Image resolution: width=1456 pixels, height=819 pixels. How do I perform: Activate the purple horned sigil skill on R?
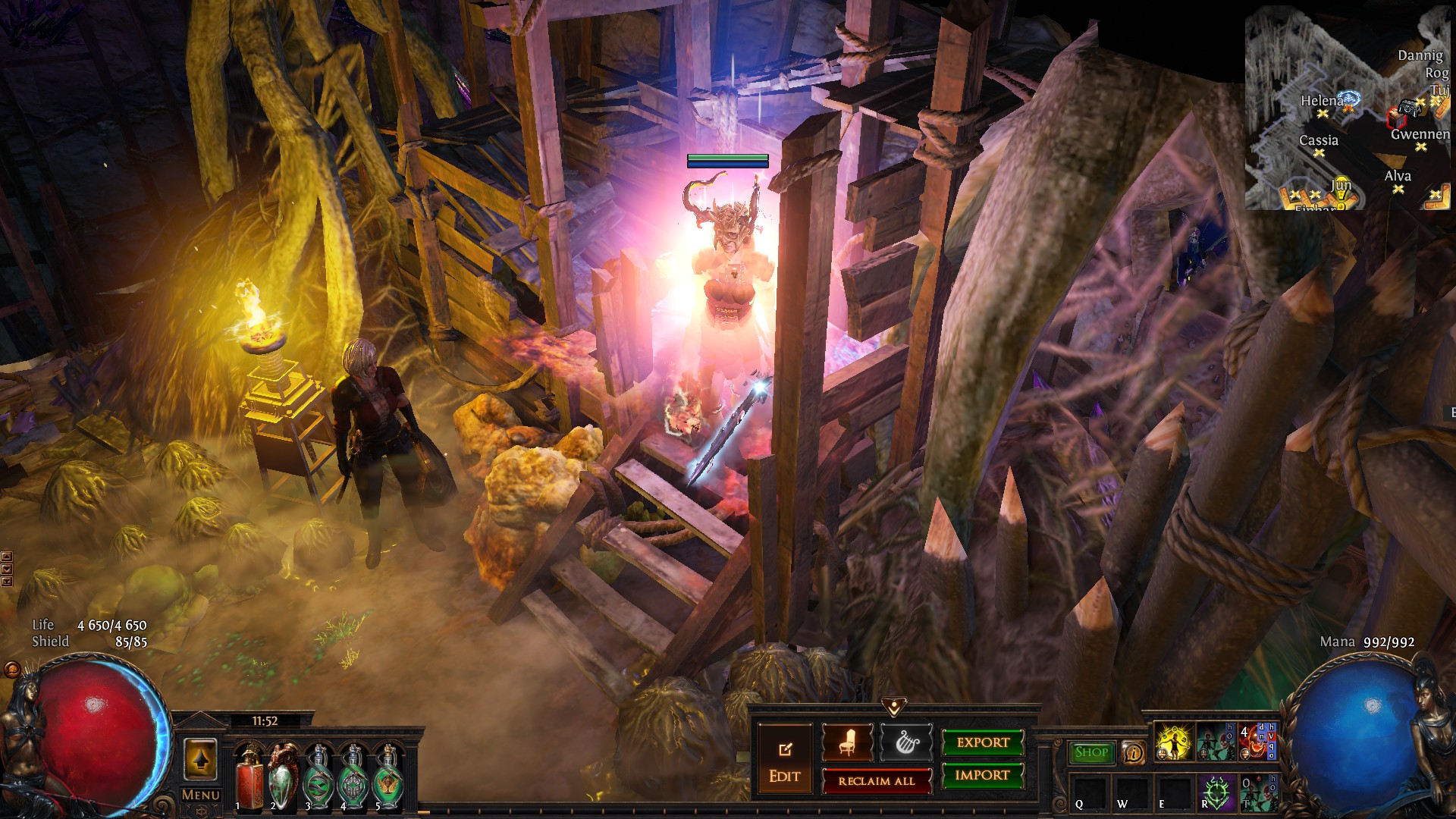click(x=1216, y=792)
